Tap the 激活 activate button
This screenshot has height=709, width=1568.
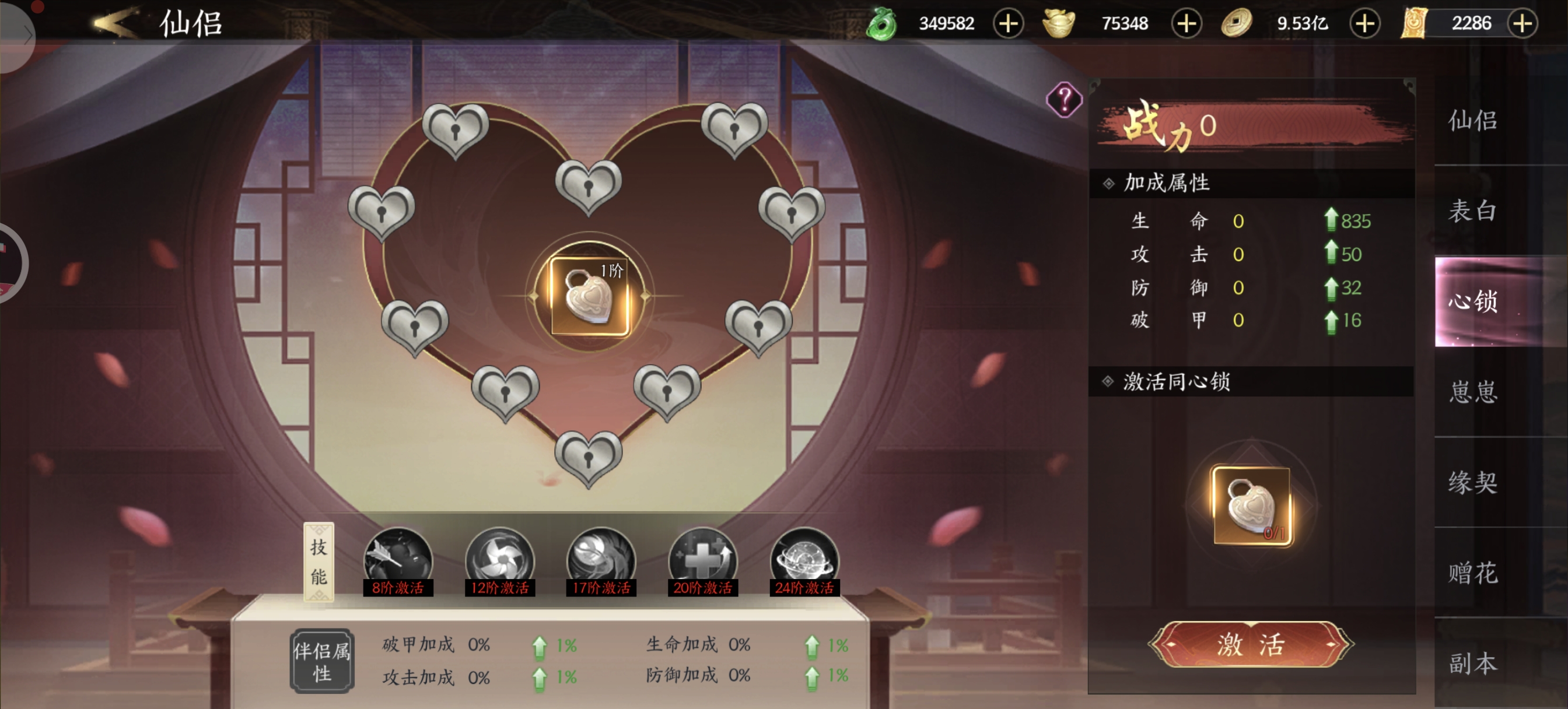coord(1250,644)
